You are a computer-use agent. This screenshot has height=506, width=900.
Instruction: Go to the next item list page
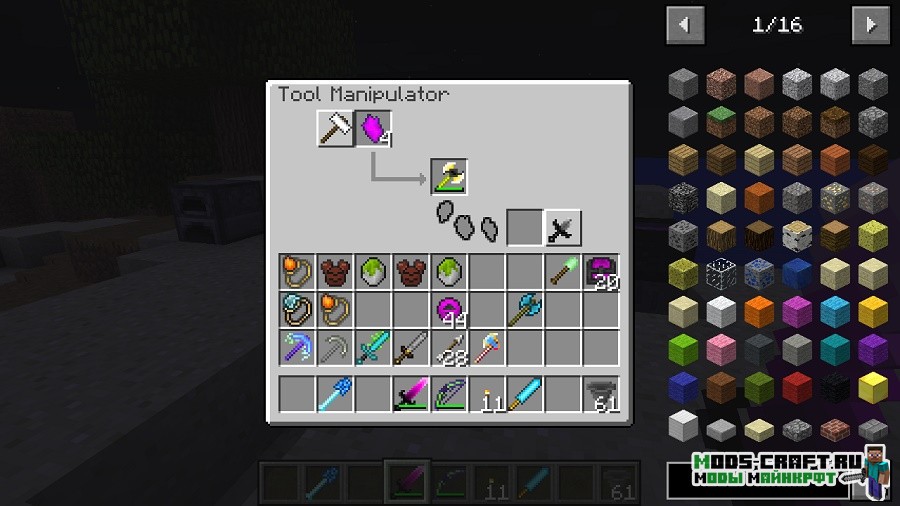pyautogui.click(x=870, y=25)
